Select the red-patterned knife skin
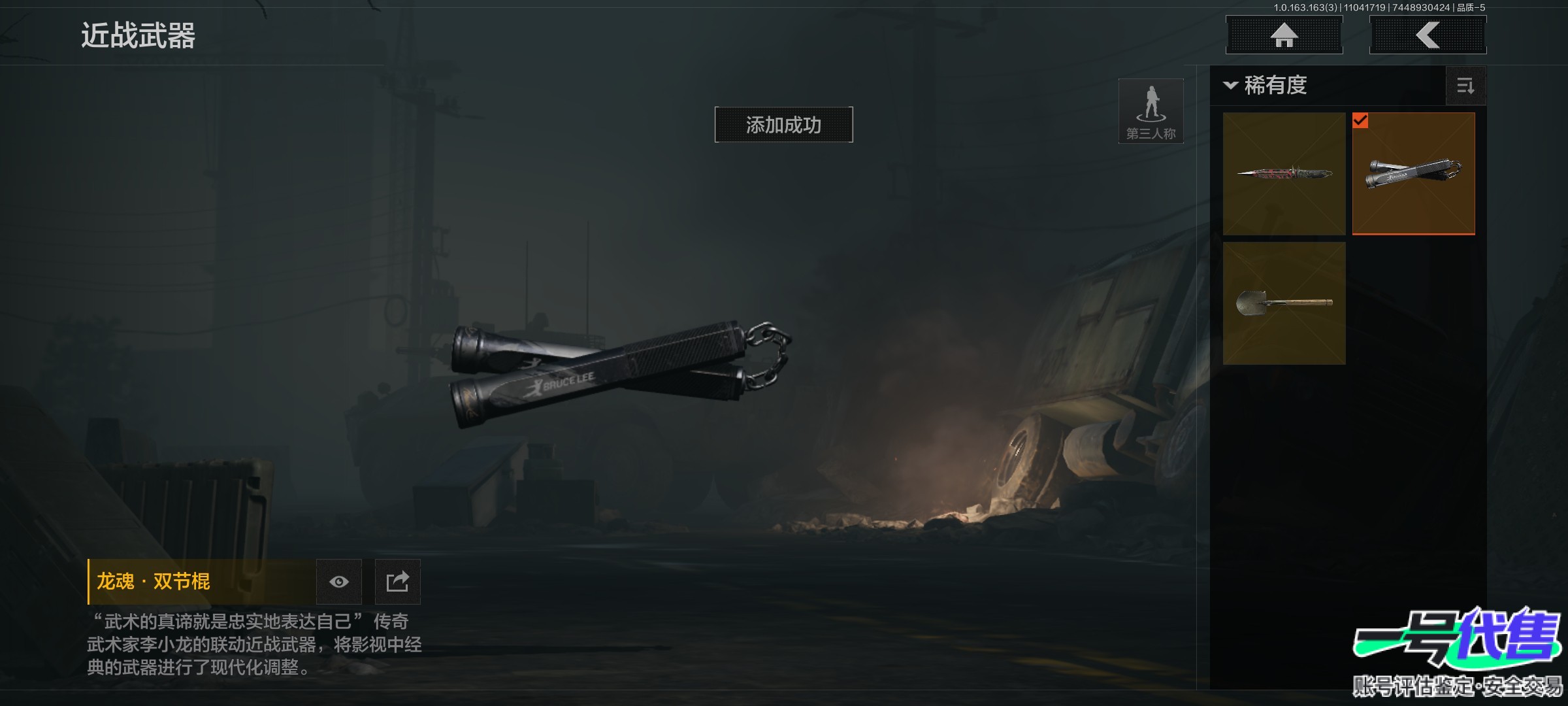Screen dimensions: 1568x706 click(x=1284, y=173)
